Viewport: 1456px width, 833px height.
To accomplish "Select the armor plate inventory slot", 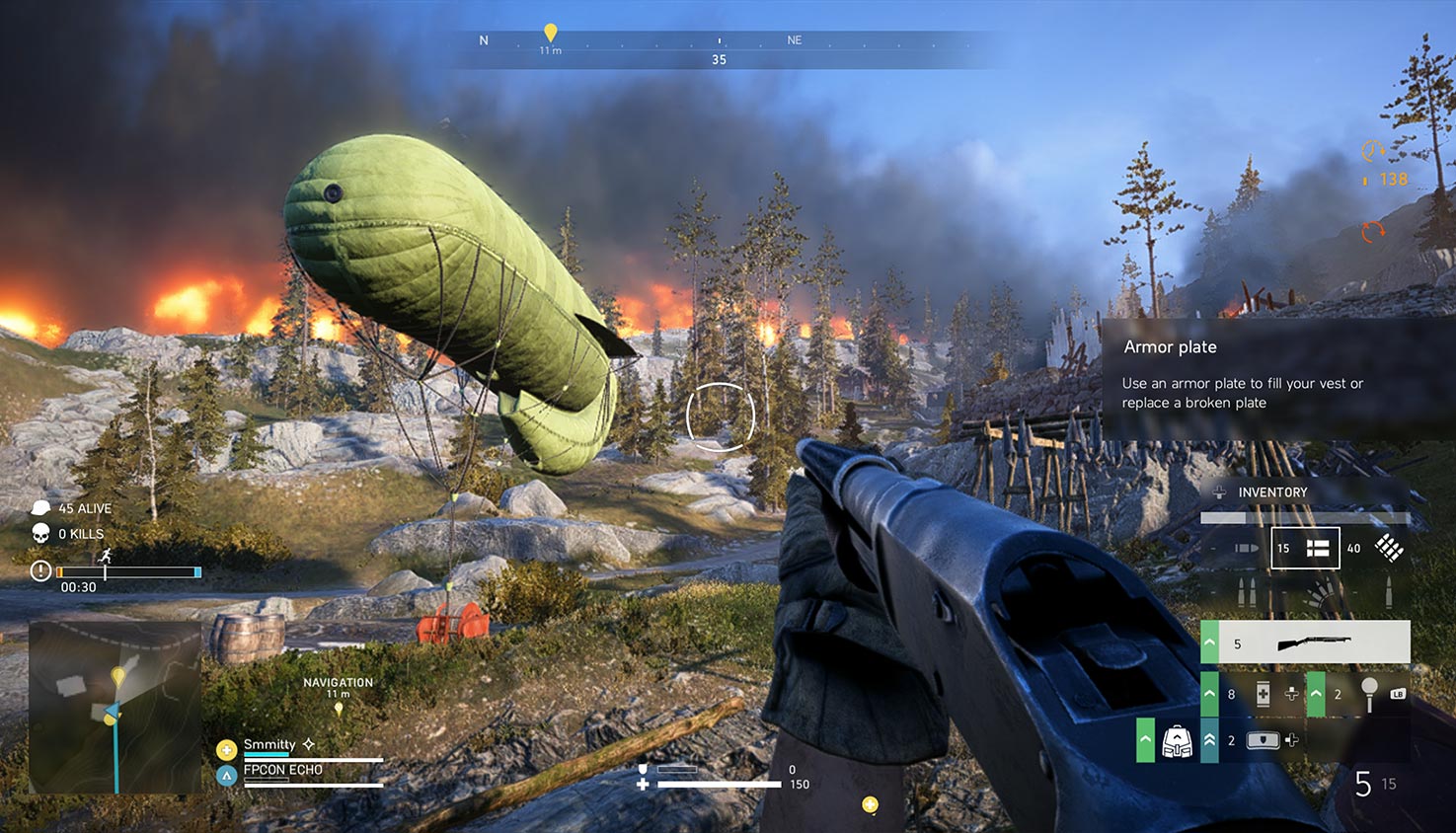I will pos(1305,548).
